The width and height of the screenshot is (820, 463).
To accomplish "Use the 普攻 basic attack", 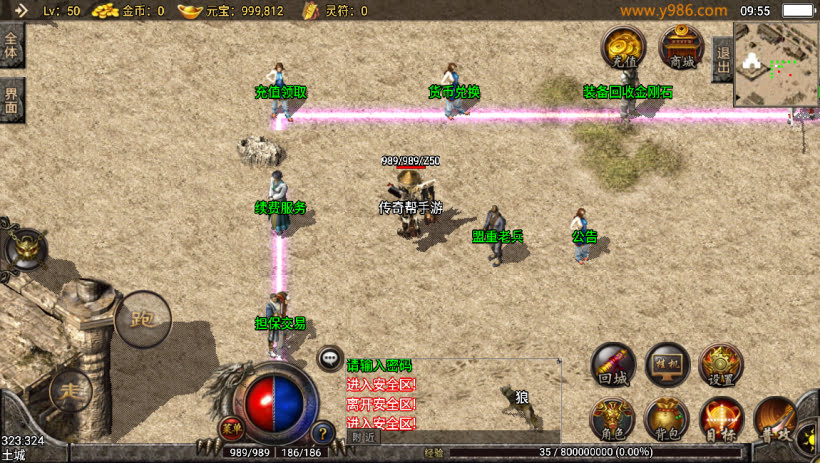I will point(776,420).
